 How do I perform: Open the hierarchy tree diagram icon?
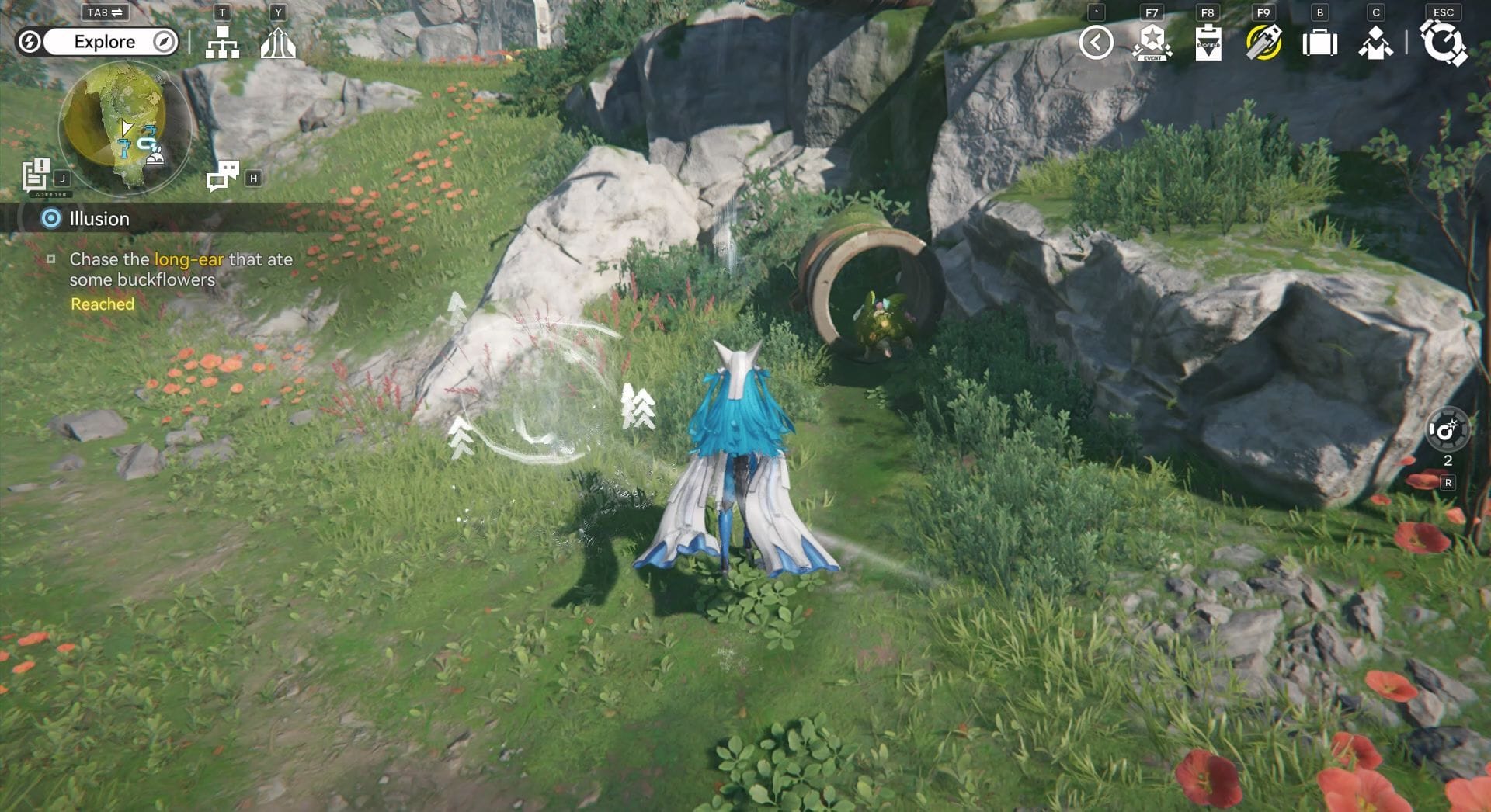[x=222, y=43]
